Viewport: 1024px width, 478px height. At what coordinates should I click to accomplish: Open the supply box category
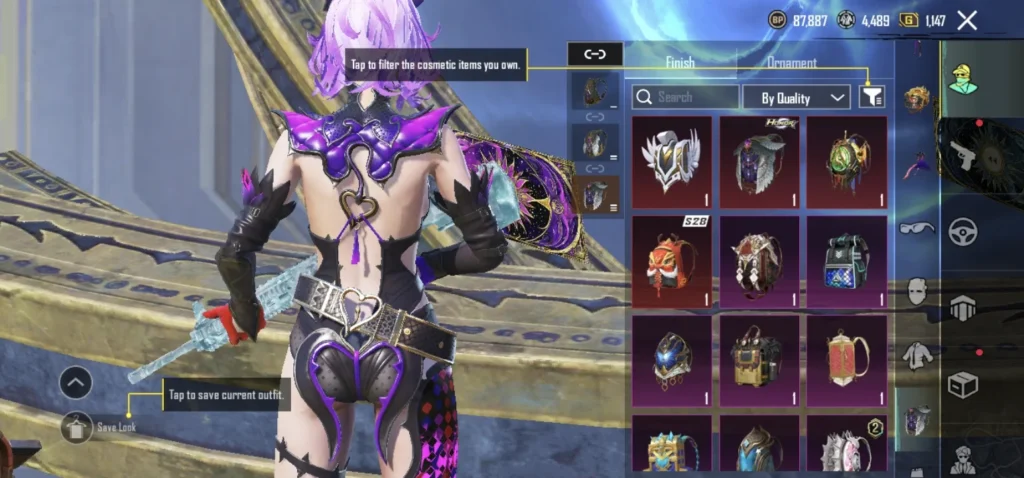click(x=963, y=385)
